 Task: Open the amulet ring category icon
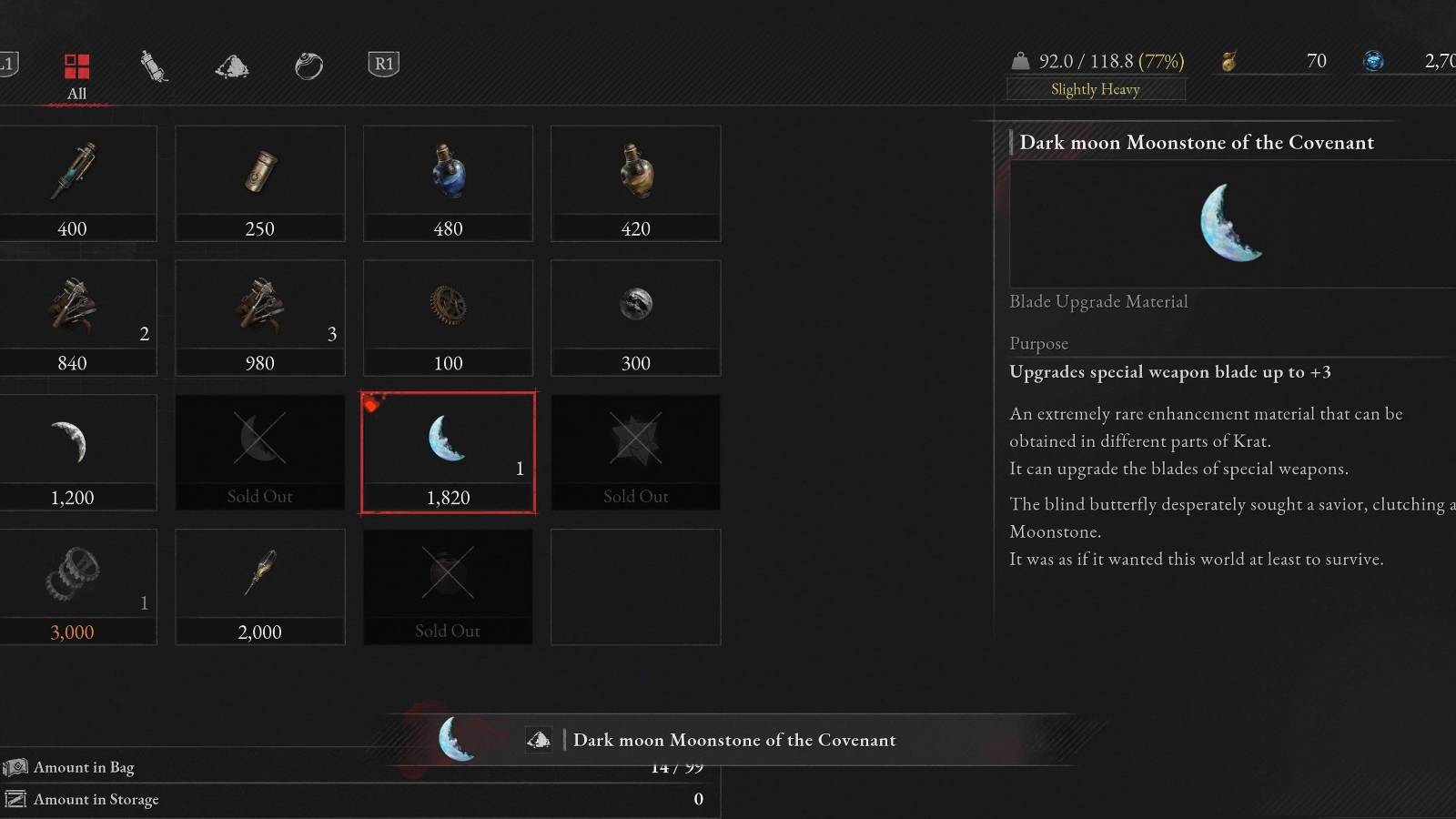(x=308, y=64)
